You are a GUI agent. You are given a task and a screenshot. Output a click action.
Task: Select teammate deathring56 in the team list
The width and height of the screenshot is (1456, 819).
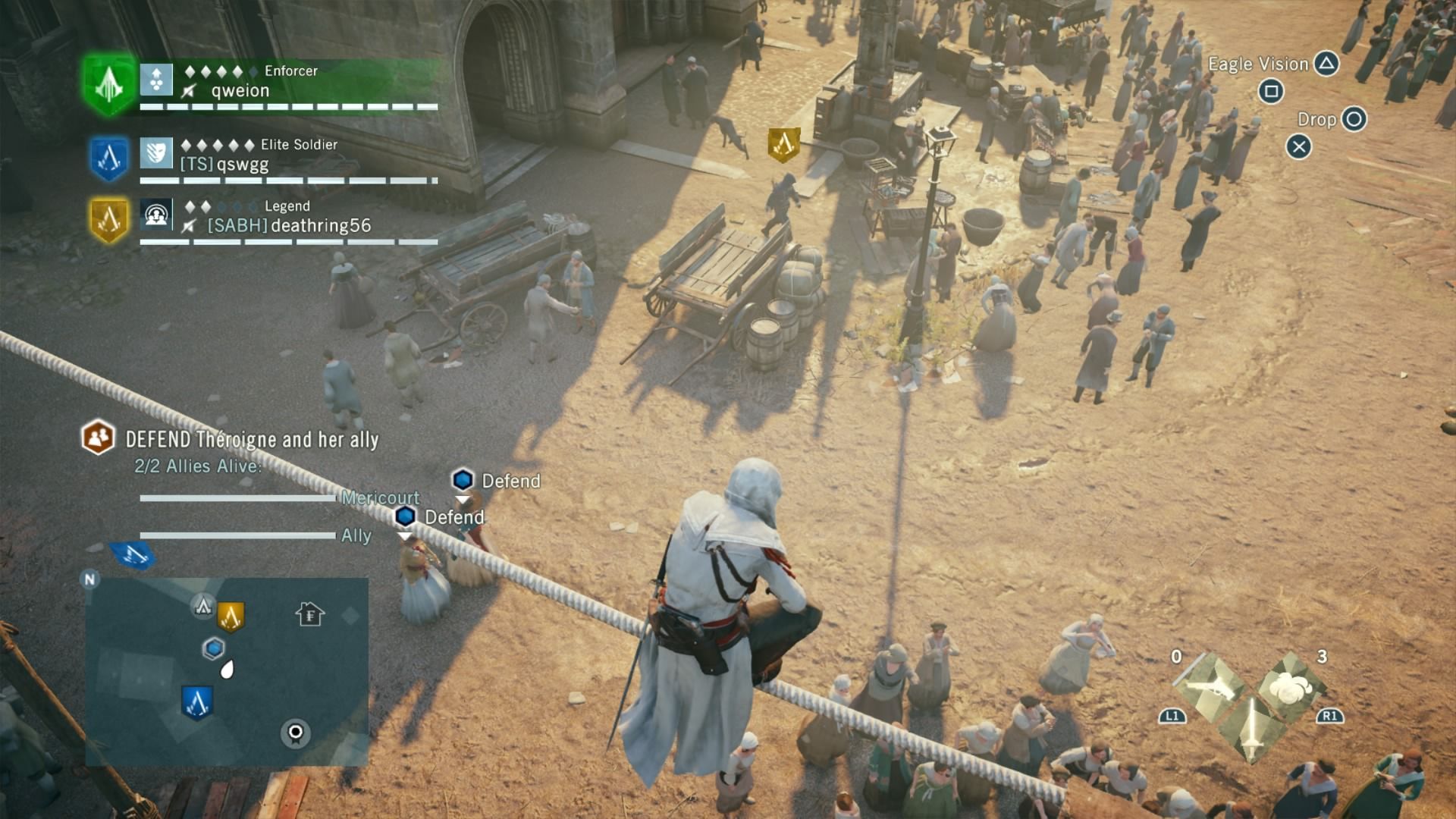click(x=320, y=225)
